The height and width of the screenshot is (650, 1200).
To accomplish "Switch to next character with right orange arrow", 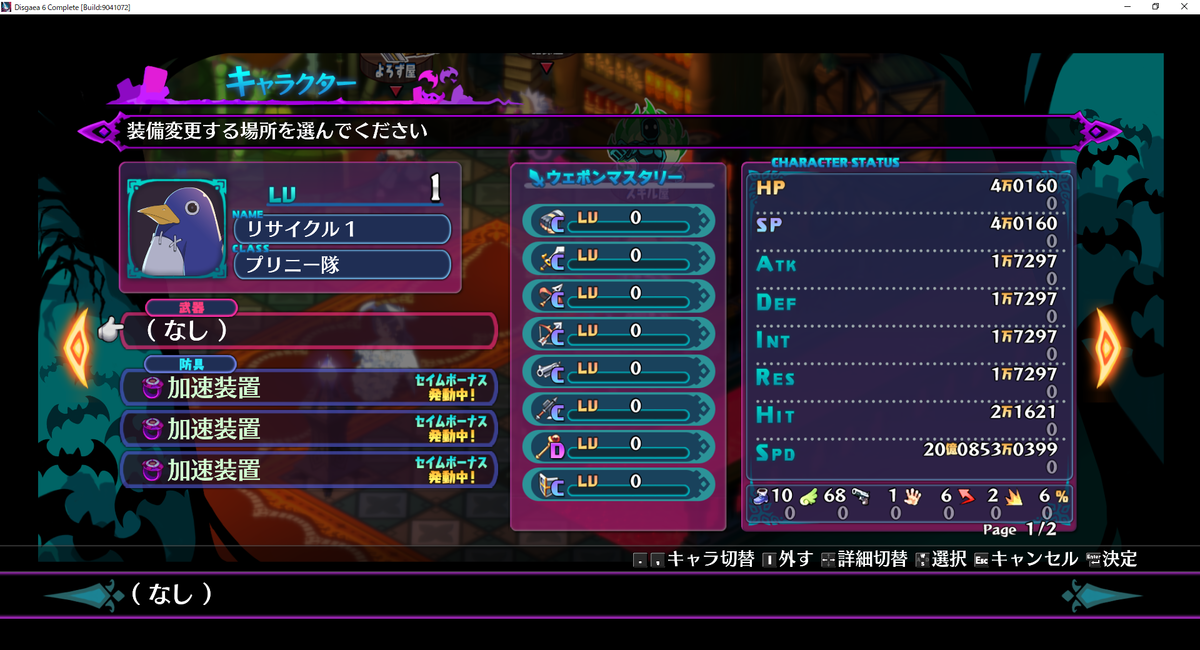I will tap(1108, 347).
